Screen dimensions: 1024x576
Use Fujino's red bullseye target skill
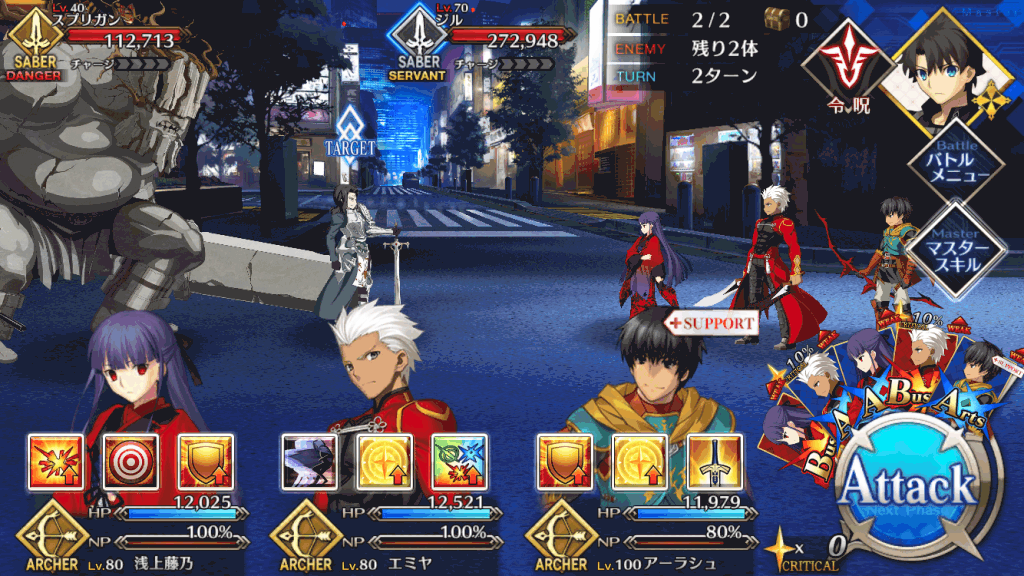pos(130,460)
